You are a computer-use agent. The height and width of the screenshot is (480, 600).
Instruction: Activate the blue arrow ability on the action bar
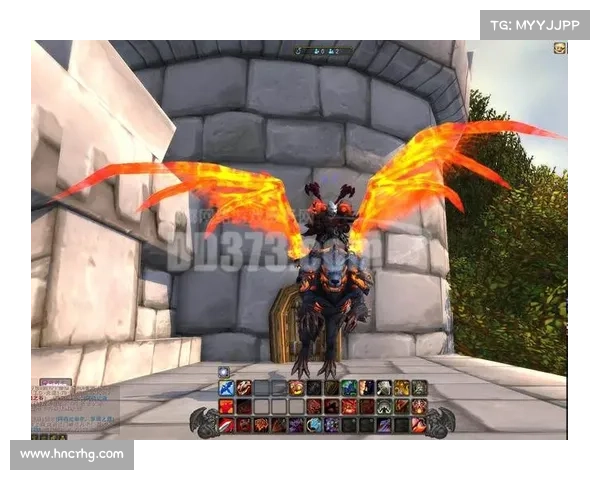pos(226,388)
